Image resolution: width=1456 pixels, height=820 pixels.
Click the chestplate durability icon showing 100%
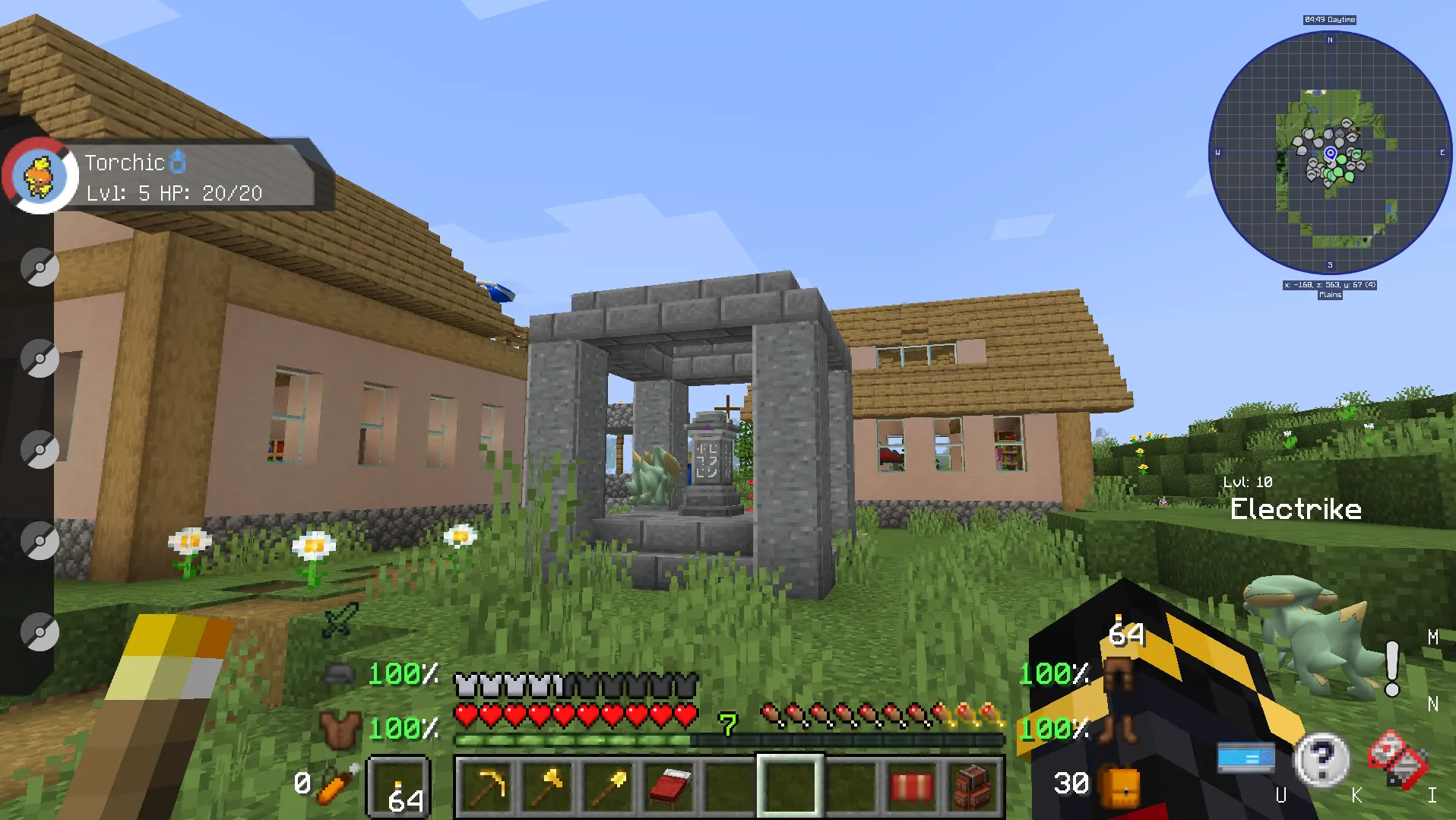pos(342,730)
